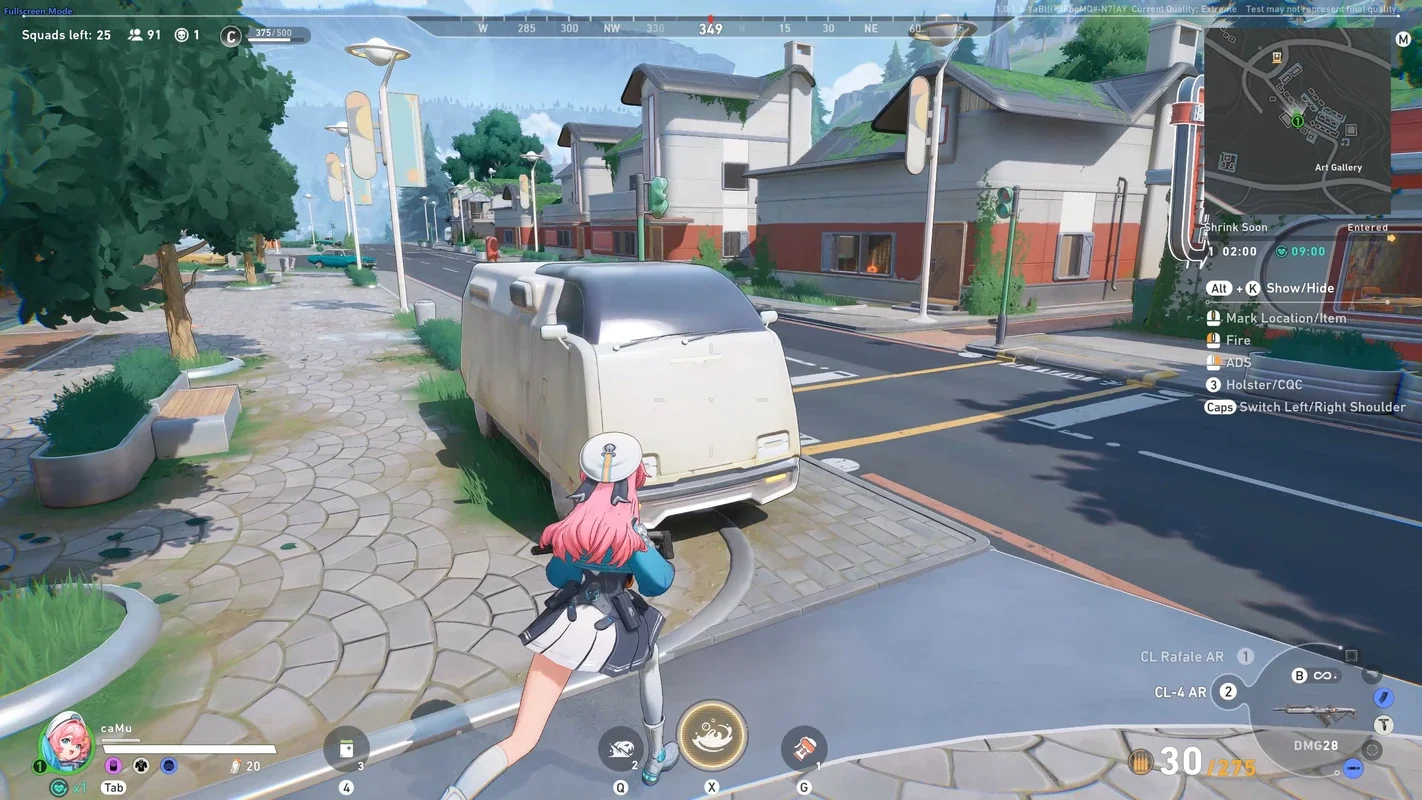This screenshot has height=800, width=1422.
Task: Use the consumable item in slot 4
Action: [346, 748]
